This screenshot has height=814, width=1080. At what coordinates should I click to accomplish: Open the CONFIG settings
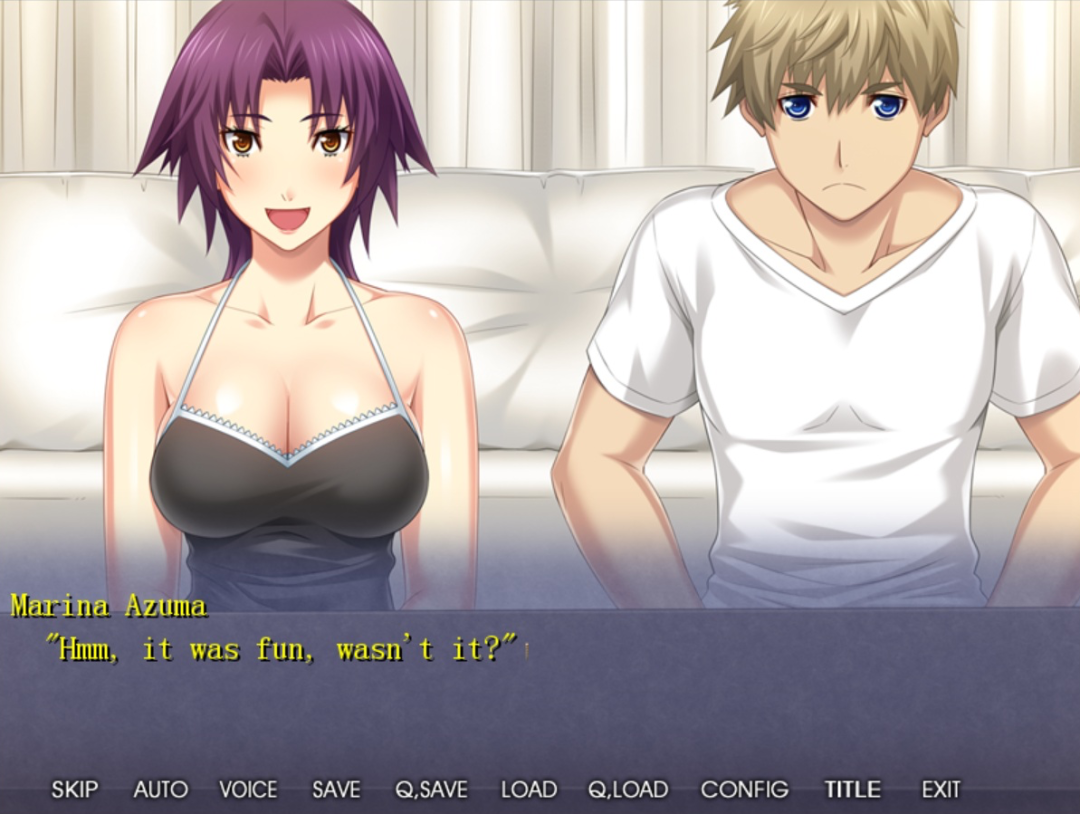pyautogui.click(x=744, y=790)
